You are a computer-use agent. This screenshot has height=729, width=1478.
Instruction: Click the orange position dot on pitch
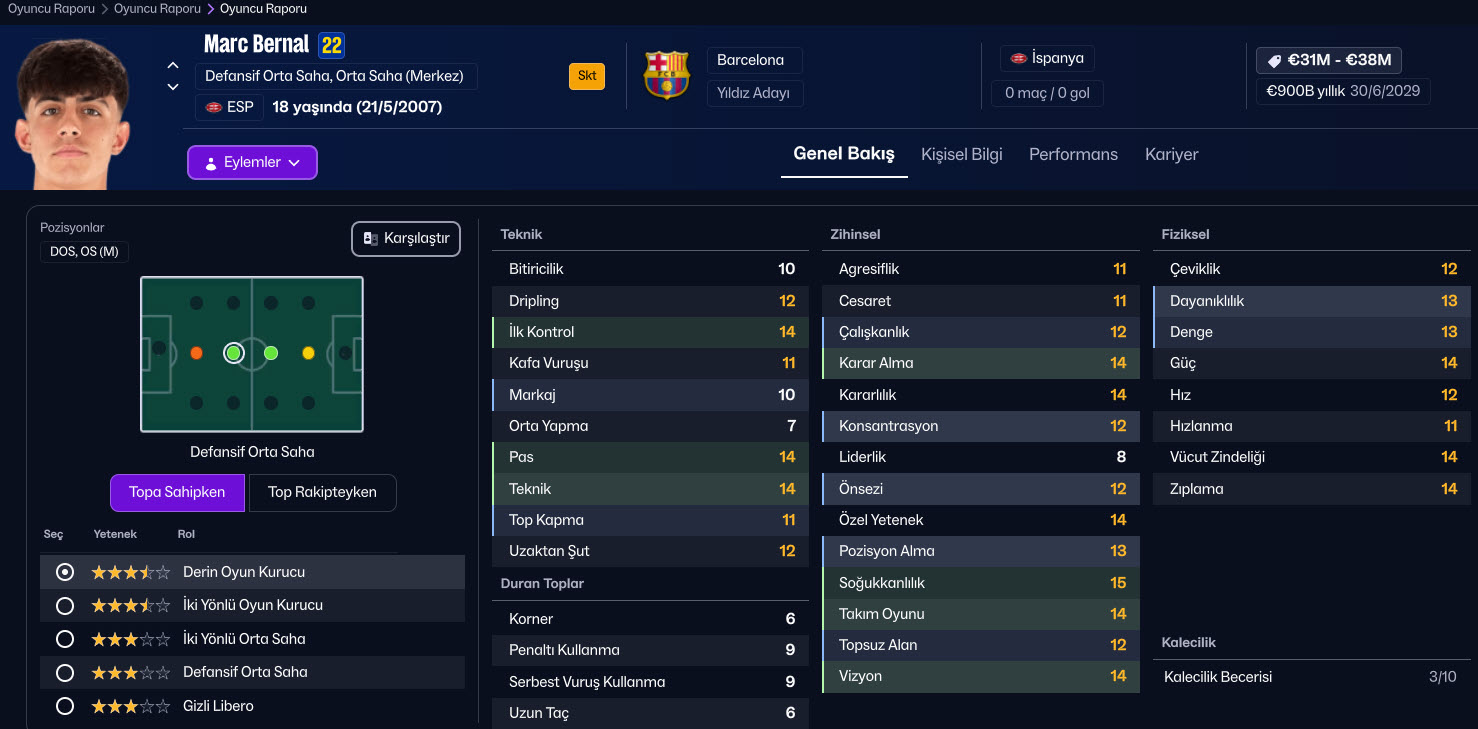pos(196,353)
